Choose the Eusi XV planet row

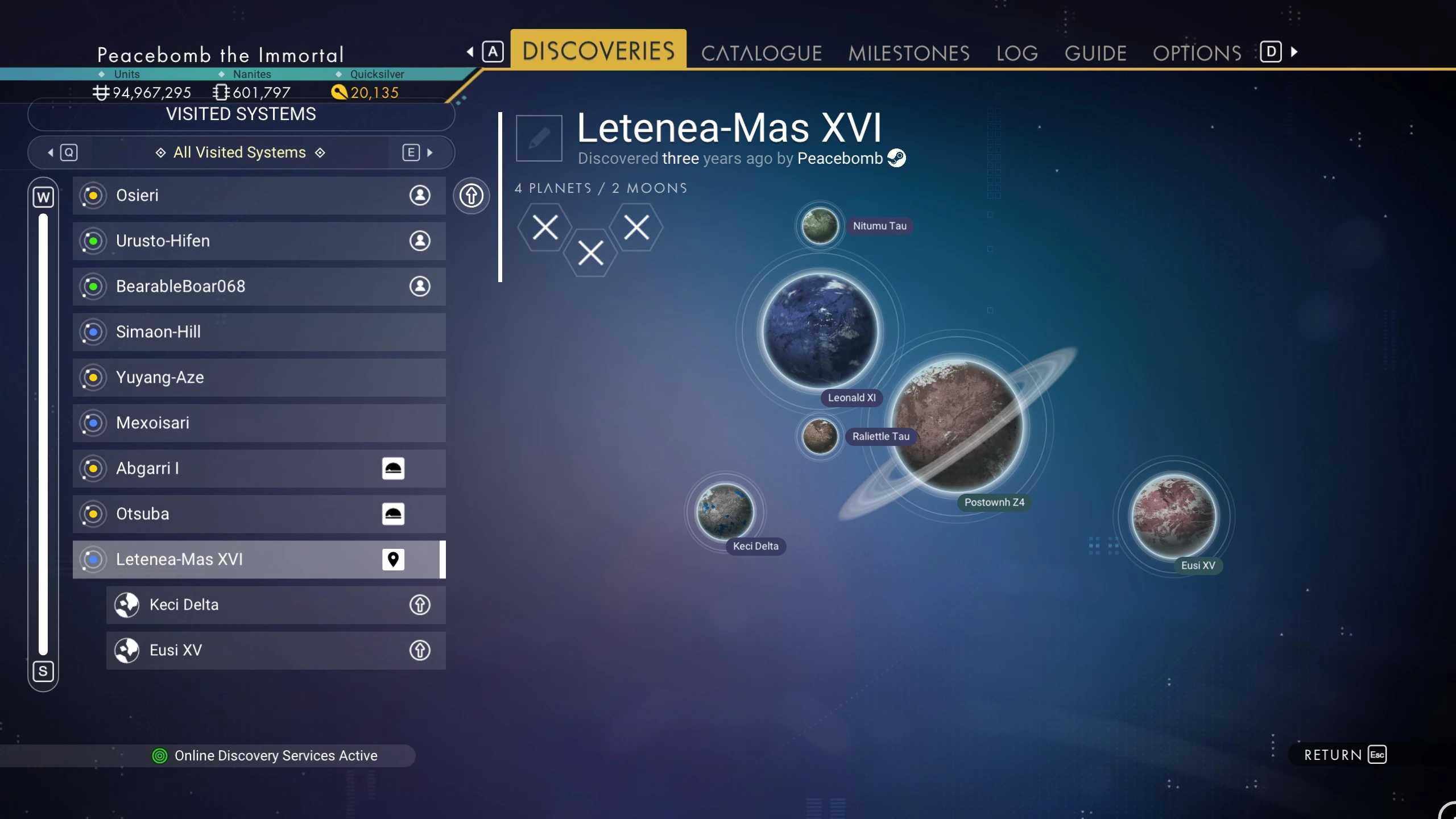[x=276, y=650]
